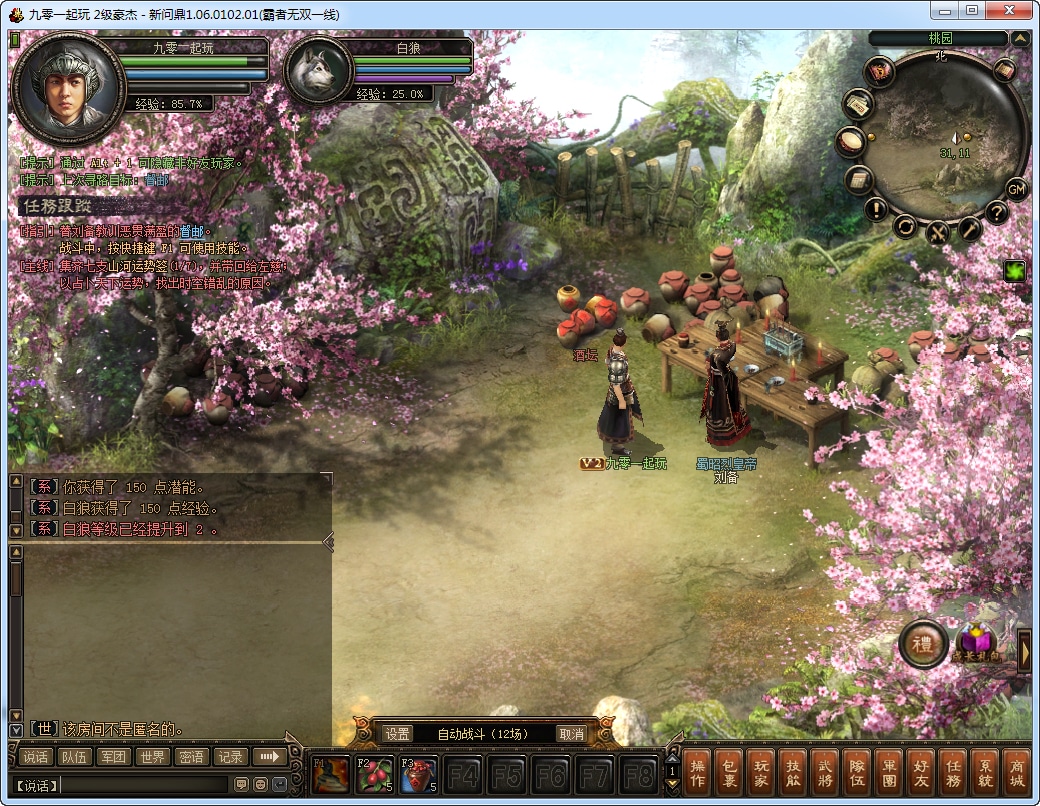Open the 包裹 inventory bag menu
The image size is (1040, 806).
(729, 773)
